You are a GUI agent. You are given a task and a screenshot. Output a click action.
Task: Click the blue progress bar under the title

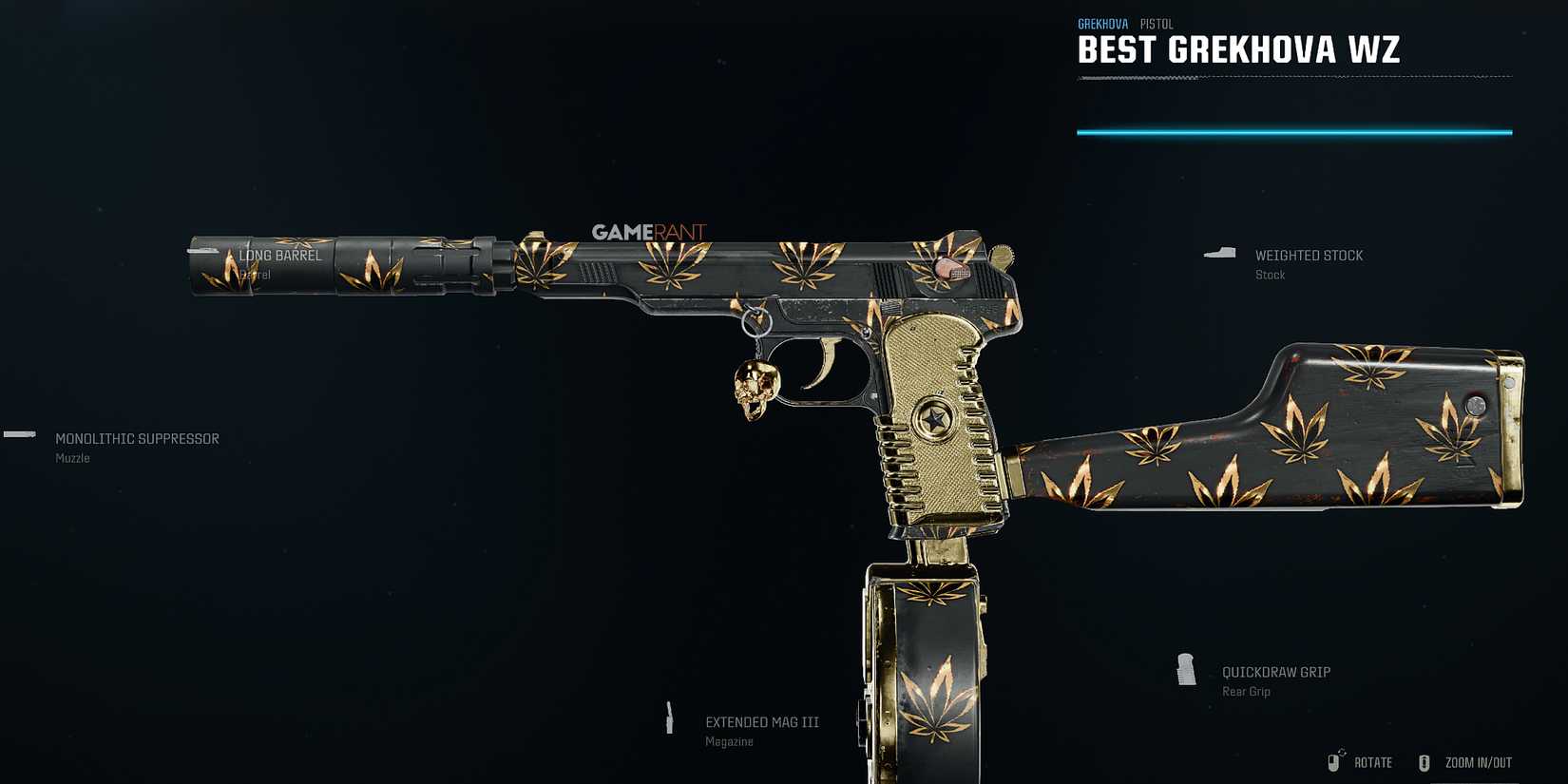1292,131
